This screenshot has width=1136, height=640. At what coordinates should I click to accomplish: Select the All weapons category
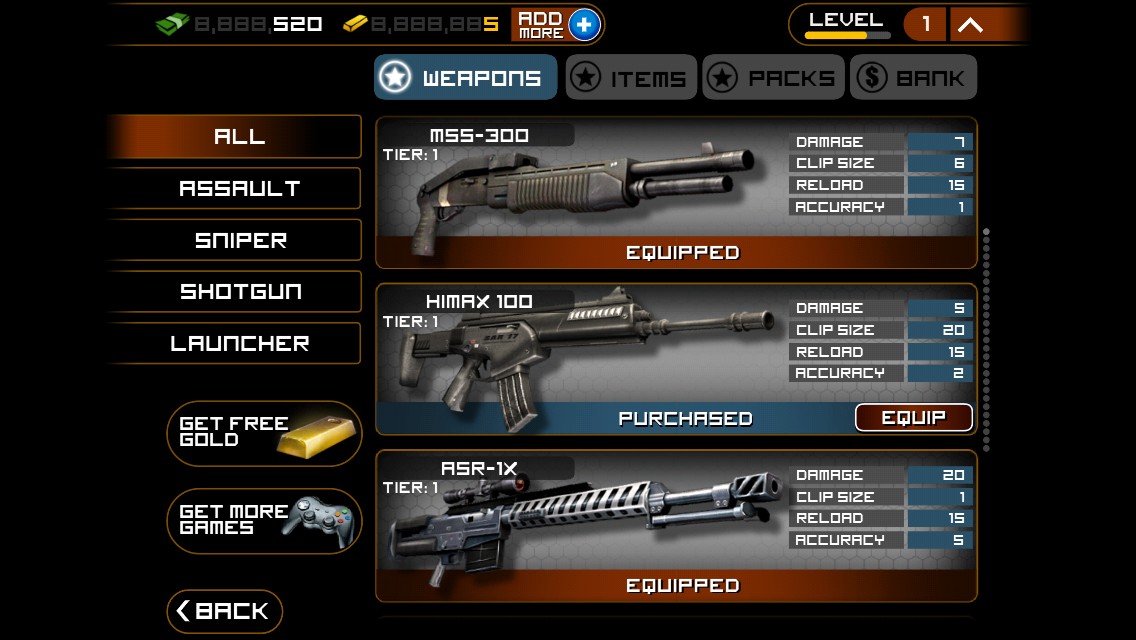pyautogui.click(x=237, y=137)
